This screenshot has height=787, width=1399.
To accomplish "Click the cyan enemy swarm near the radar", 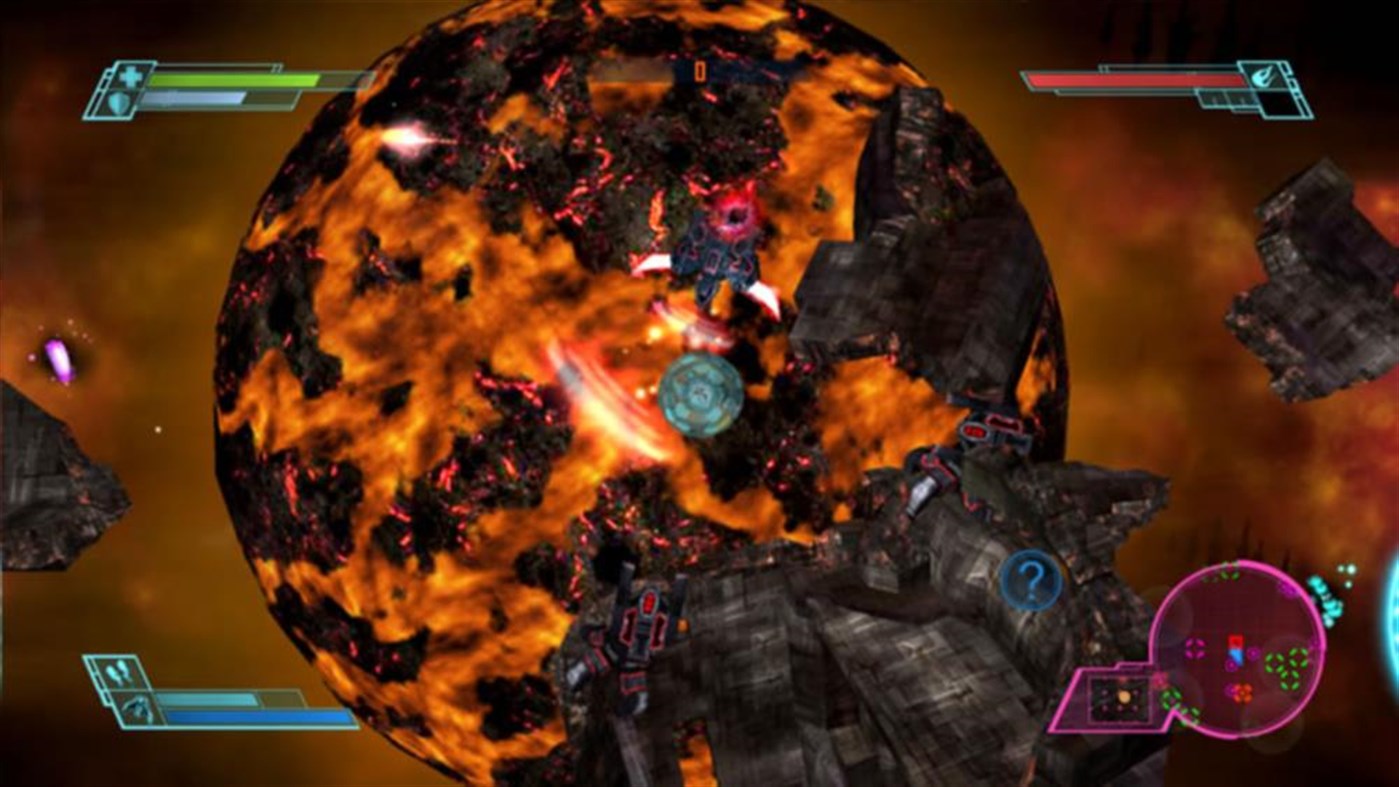I will 1326,600.
